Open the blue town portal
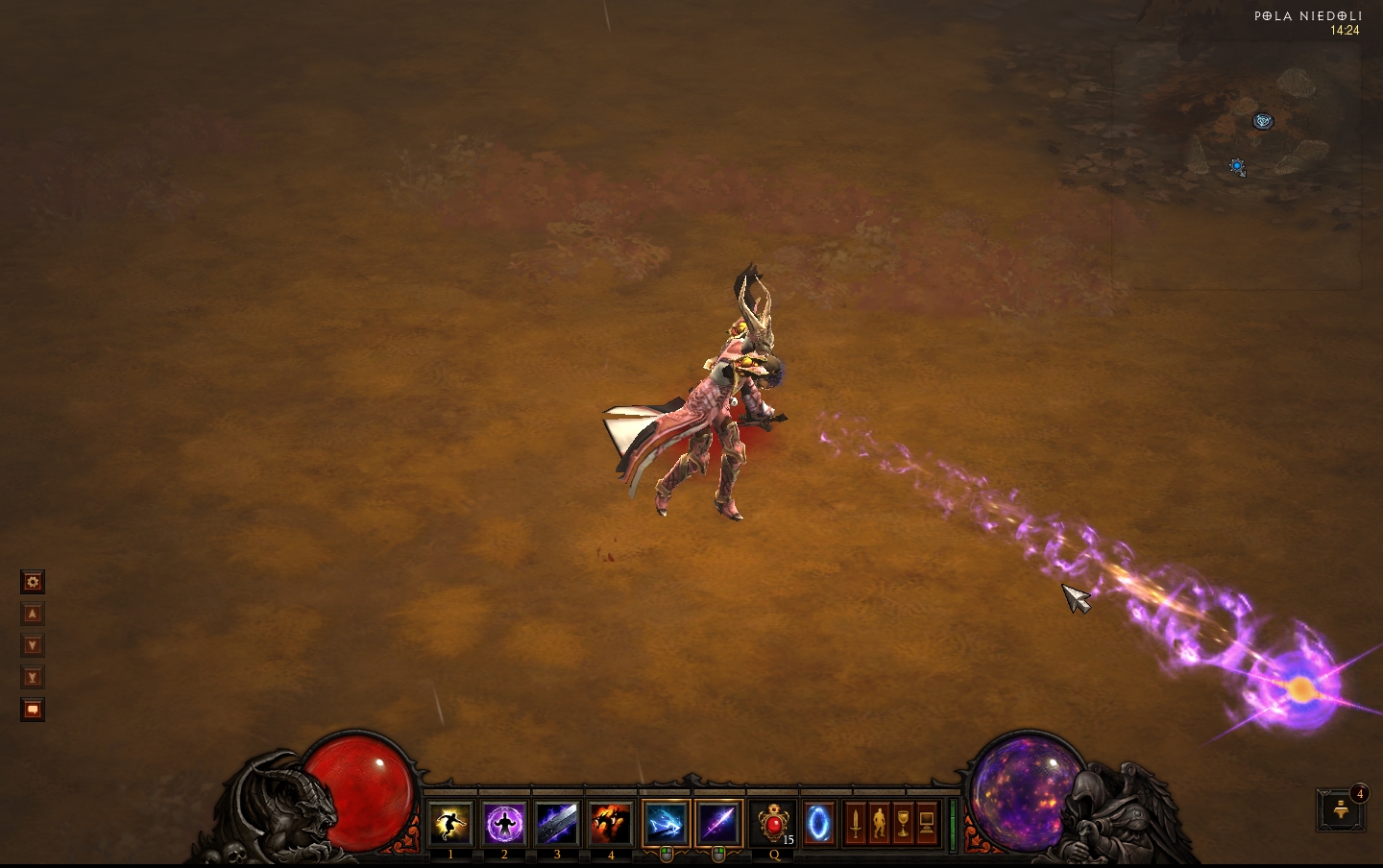Viewport: 1383px width, 868px height. [818, 824]
